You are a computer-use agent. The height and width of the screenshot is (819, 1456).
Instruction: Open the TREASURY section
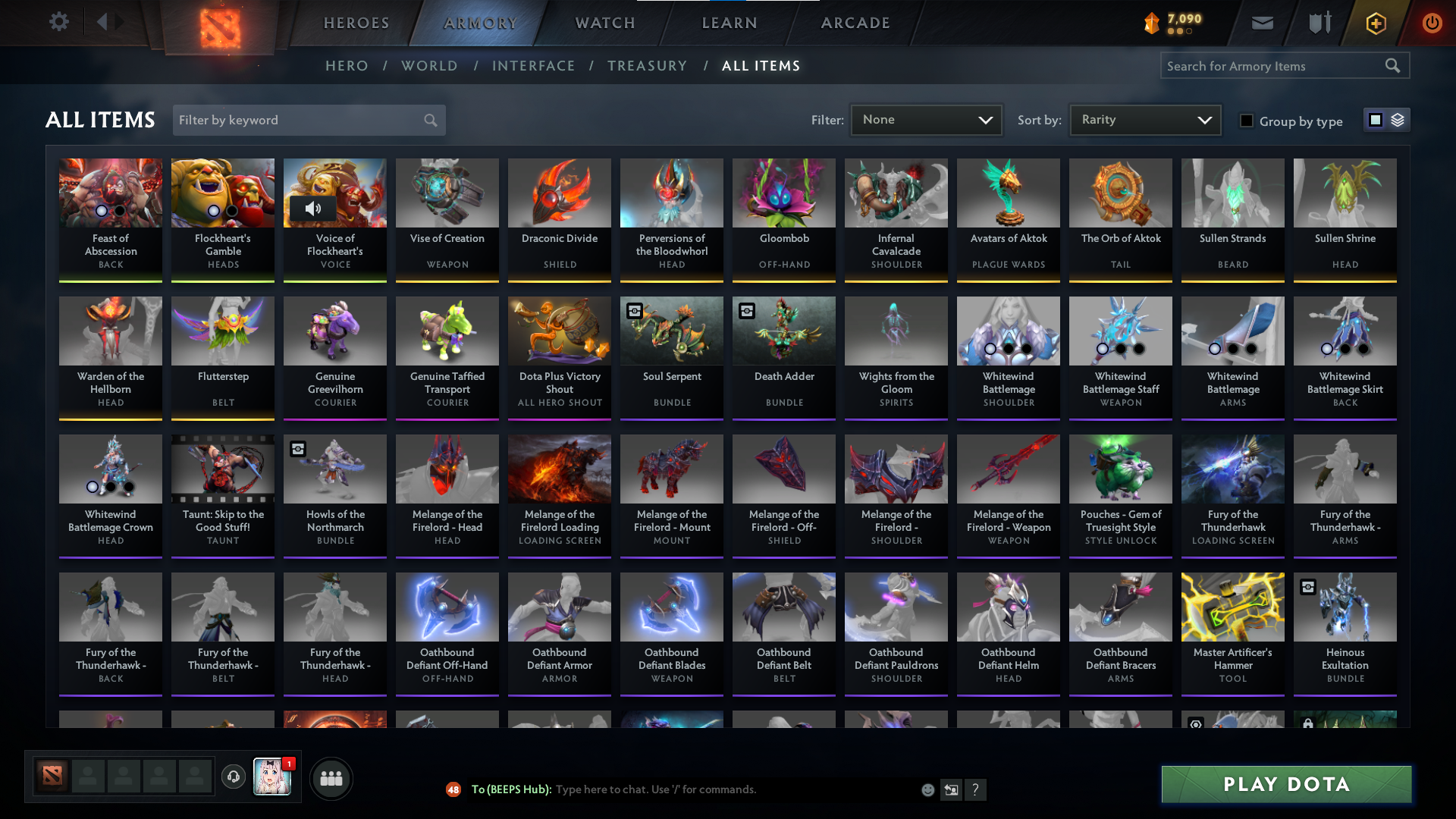point(648,66)
